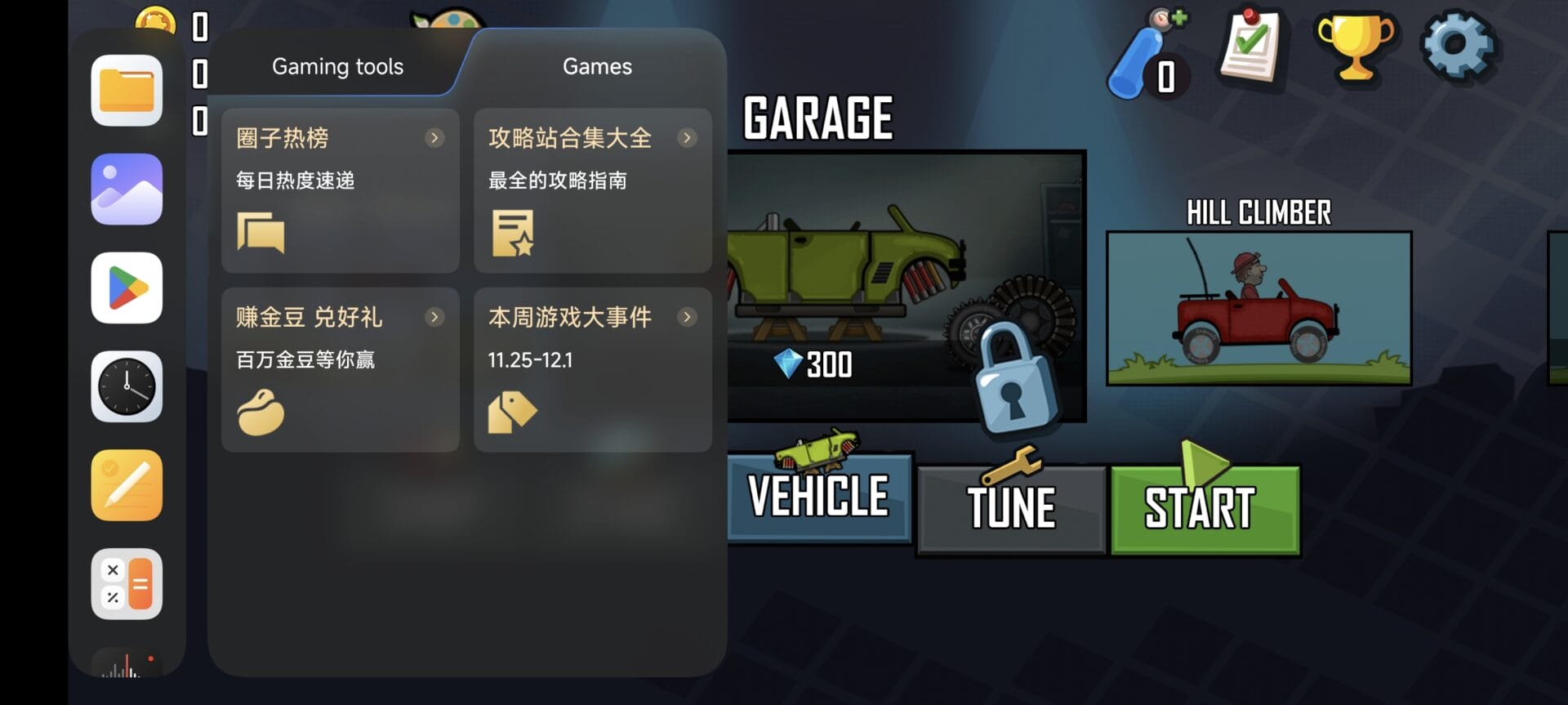
Task: Unlock the locked vehicle costing 300 gems
Action: point(1015,377)
